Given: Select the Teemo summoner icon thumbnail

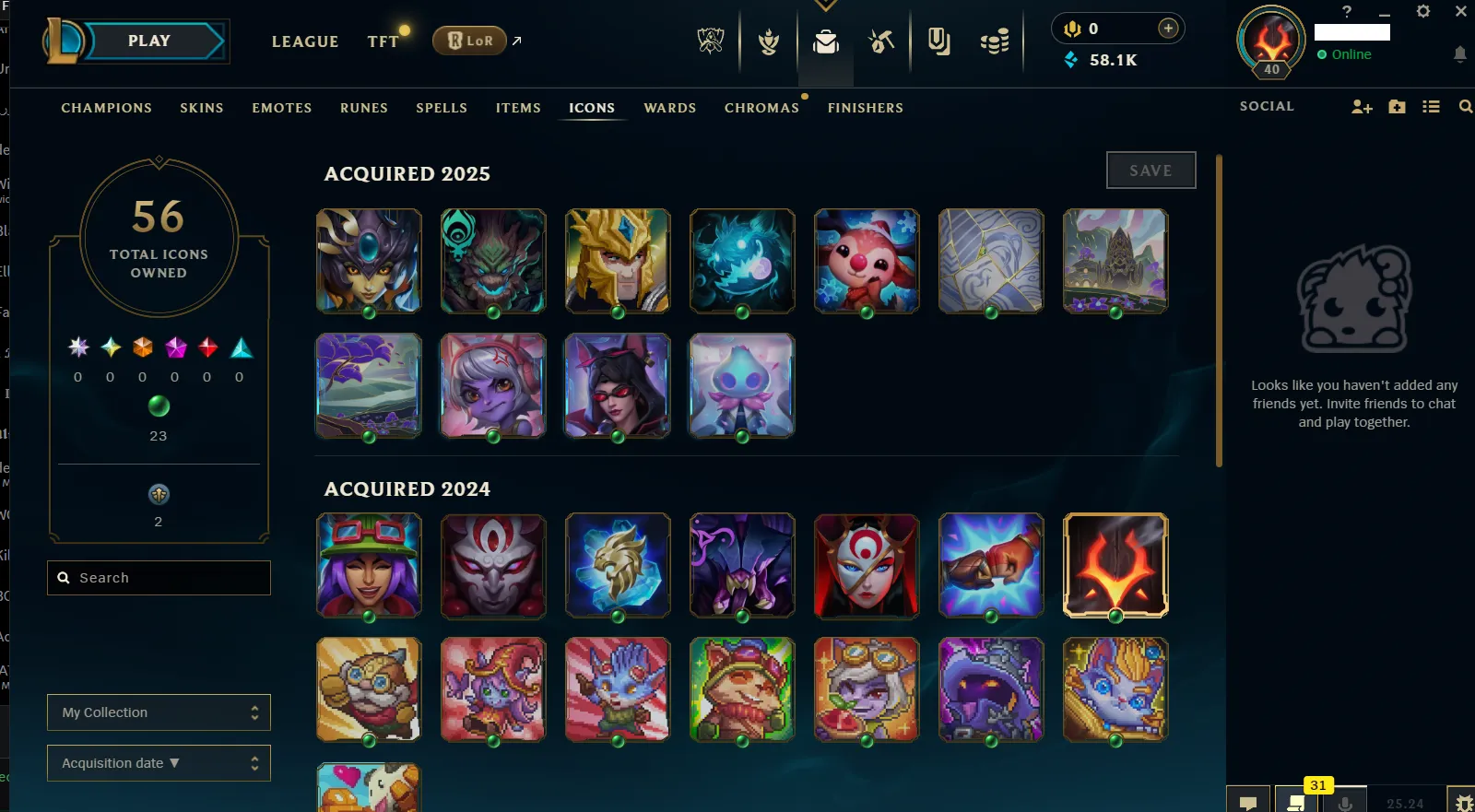Looking at the screenshot, I should point(742,689).
